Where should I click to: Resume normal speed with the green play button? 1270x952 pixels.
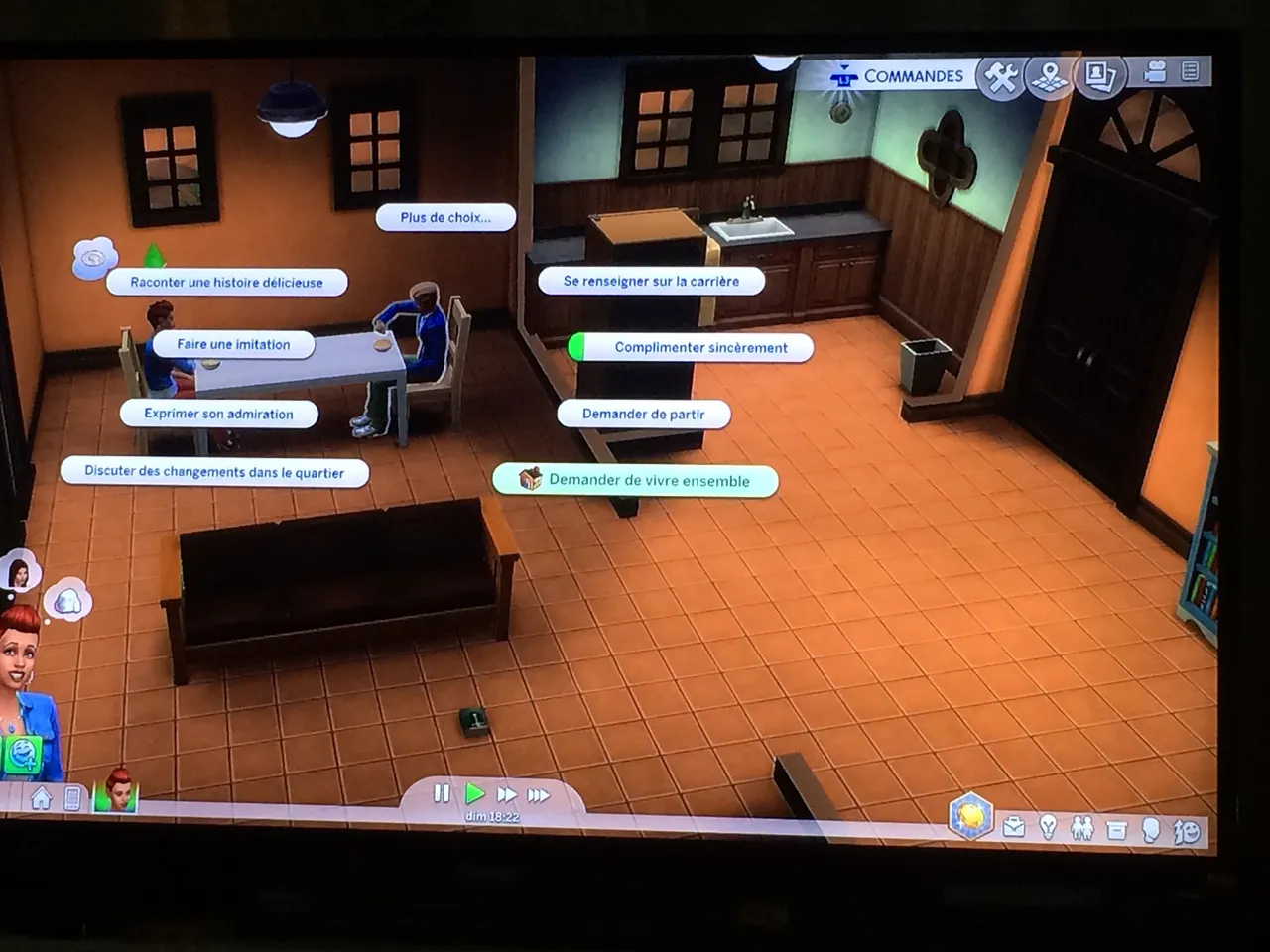[x=475, y=793]
